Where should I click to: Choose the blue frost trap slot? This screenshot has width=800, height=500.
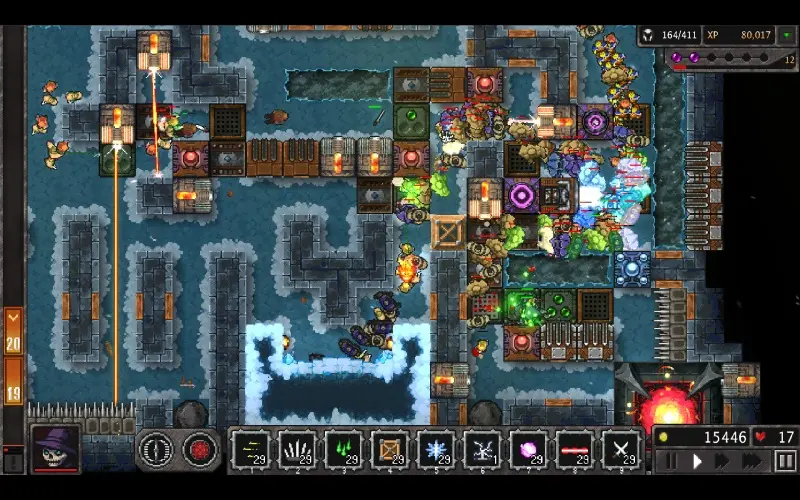[436, 450]
